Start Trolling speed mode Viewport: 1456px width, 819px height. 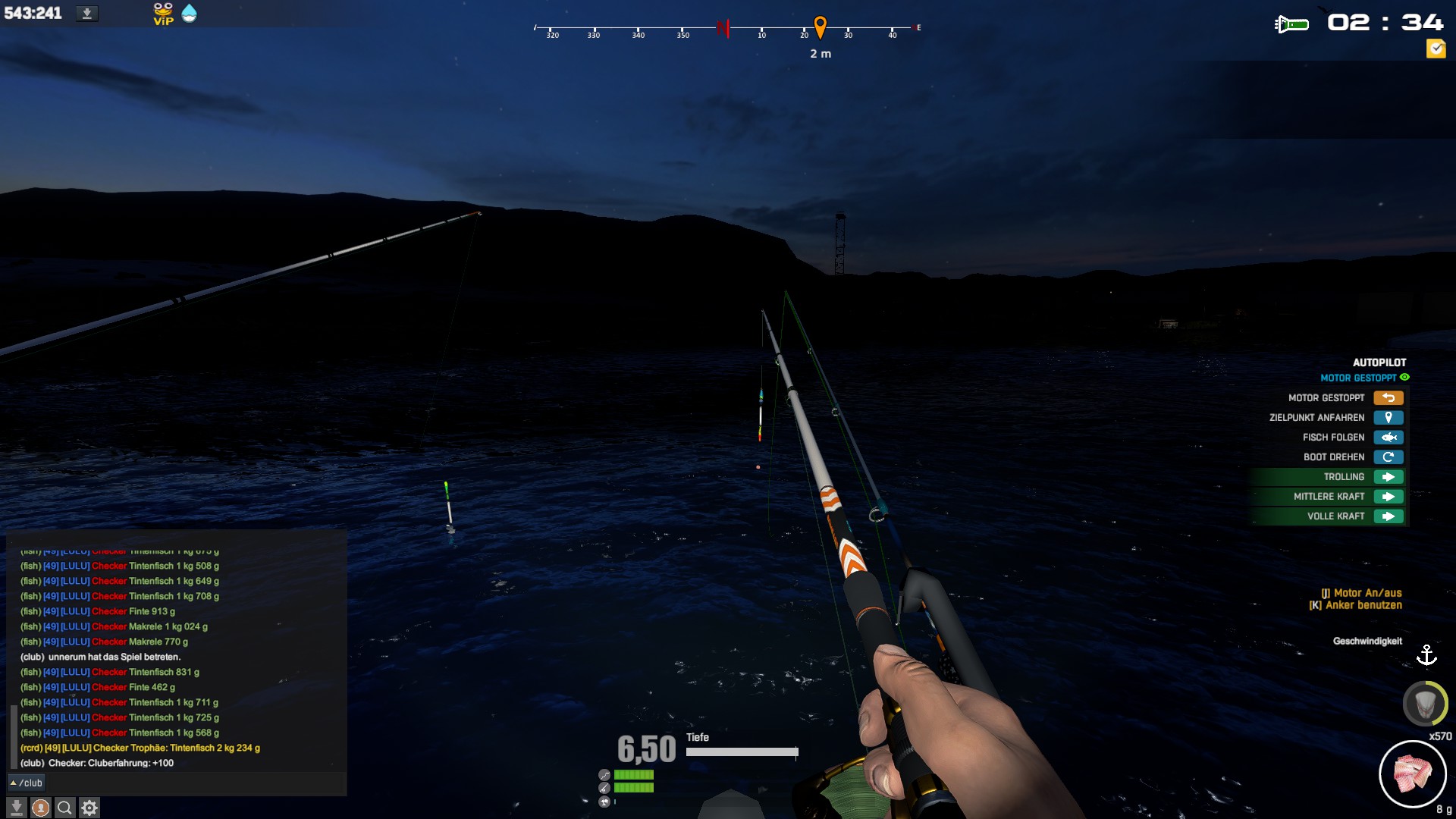[x=1388, y=477]
